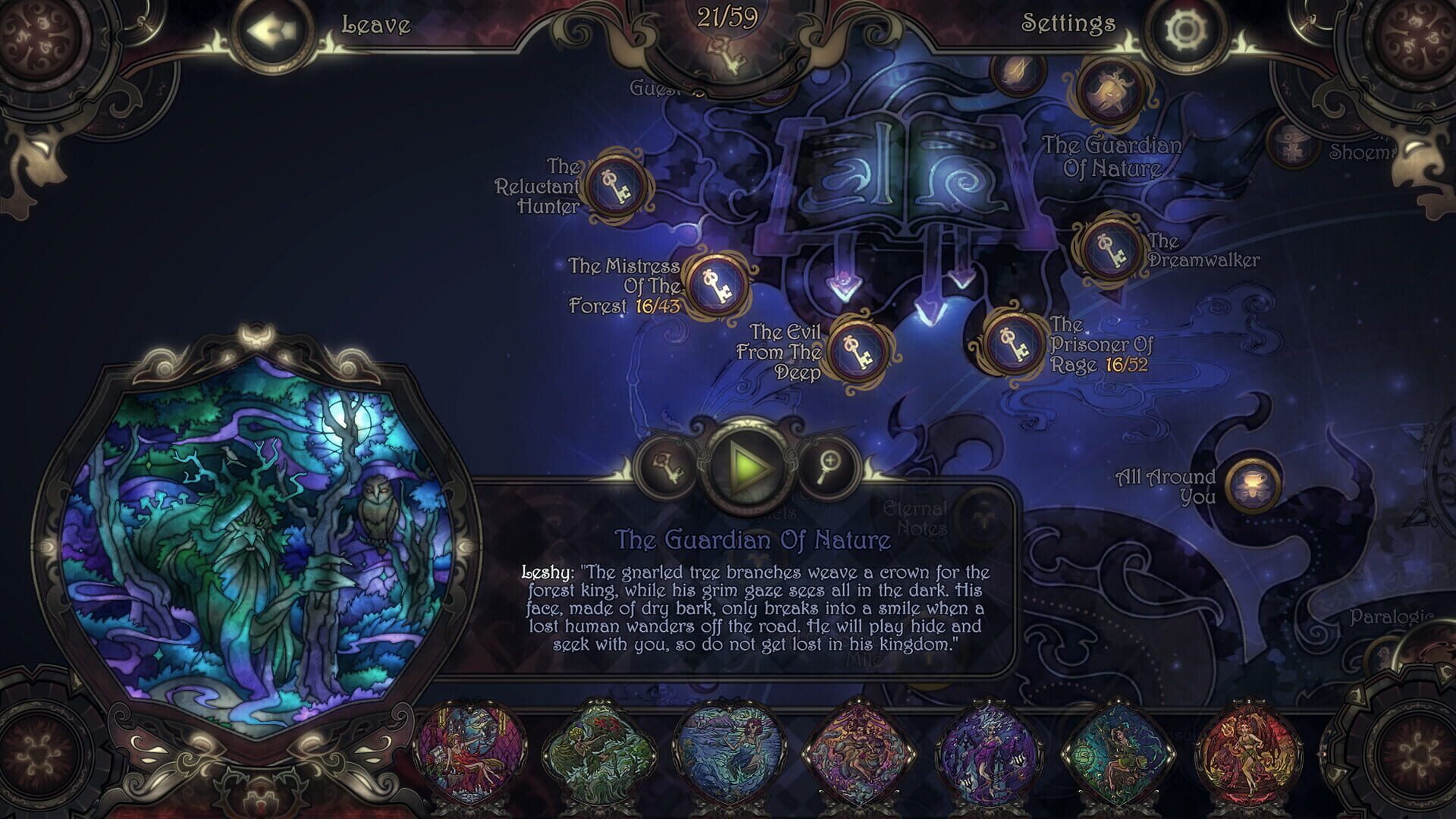Click the key icon under the 21/59 counter

tap(725, 55)
